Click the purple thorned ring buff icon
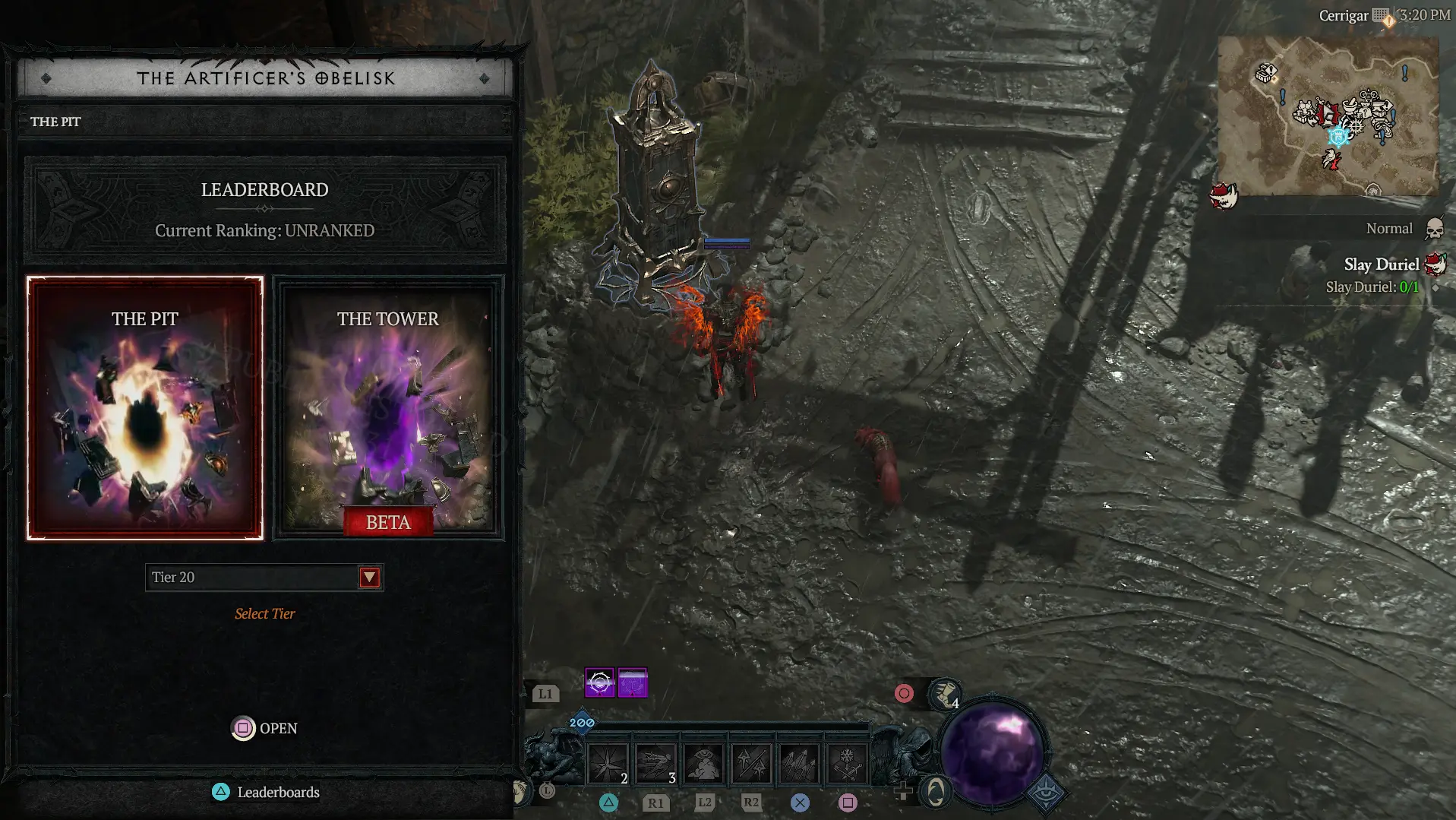Viewport: 1456px width, 820px height. point(599,682)
